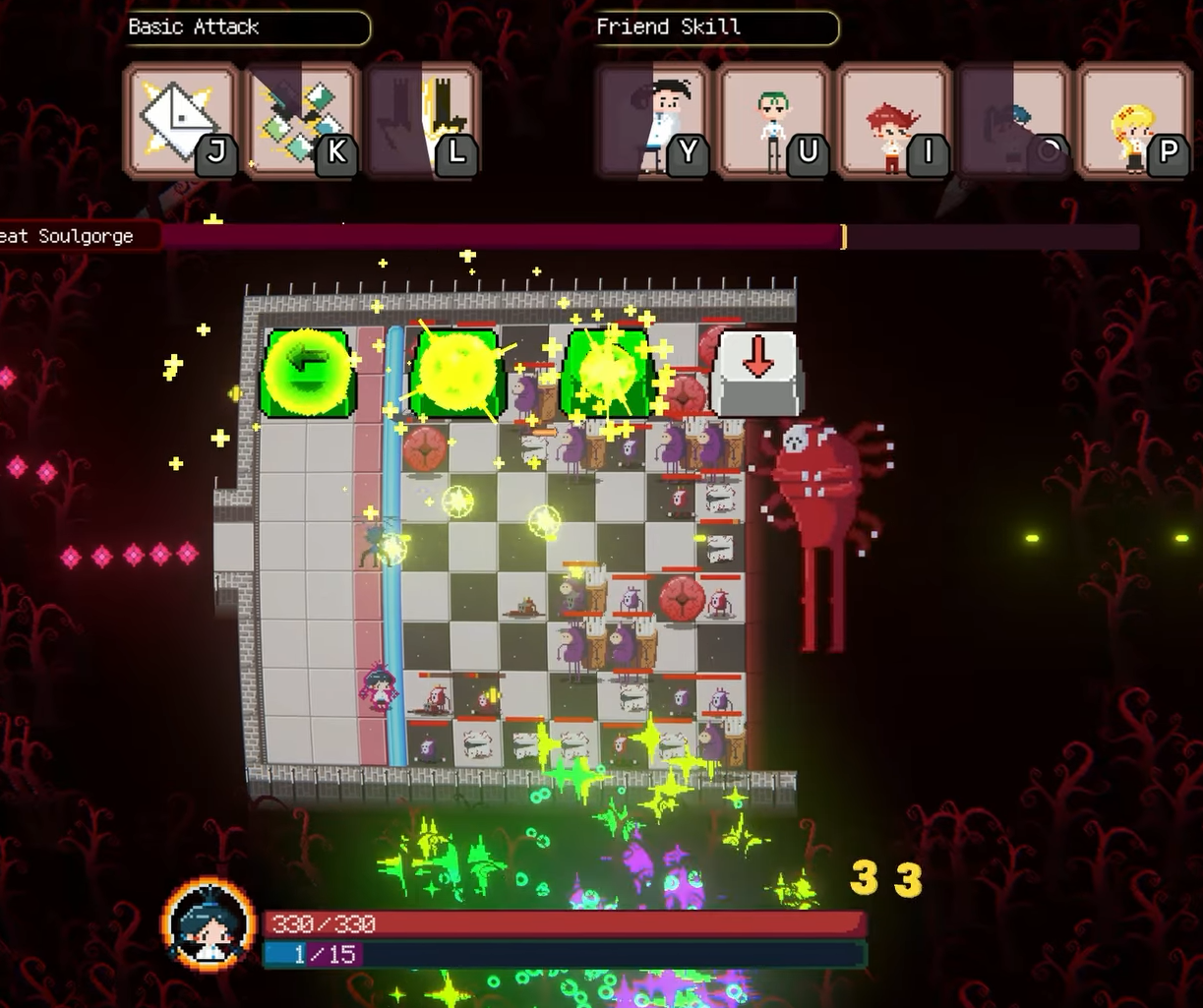This screenshot has width=1203, height=1008.
Task: Call the black-haired friend in white coat
Action: point(652,121)
